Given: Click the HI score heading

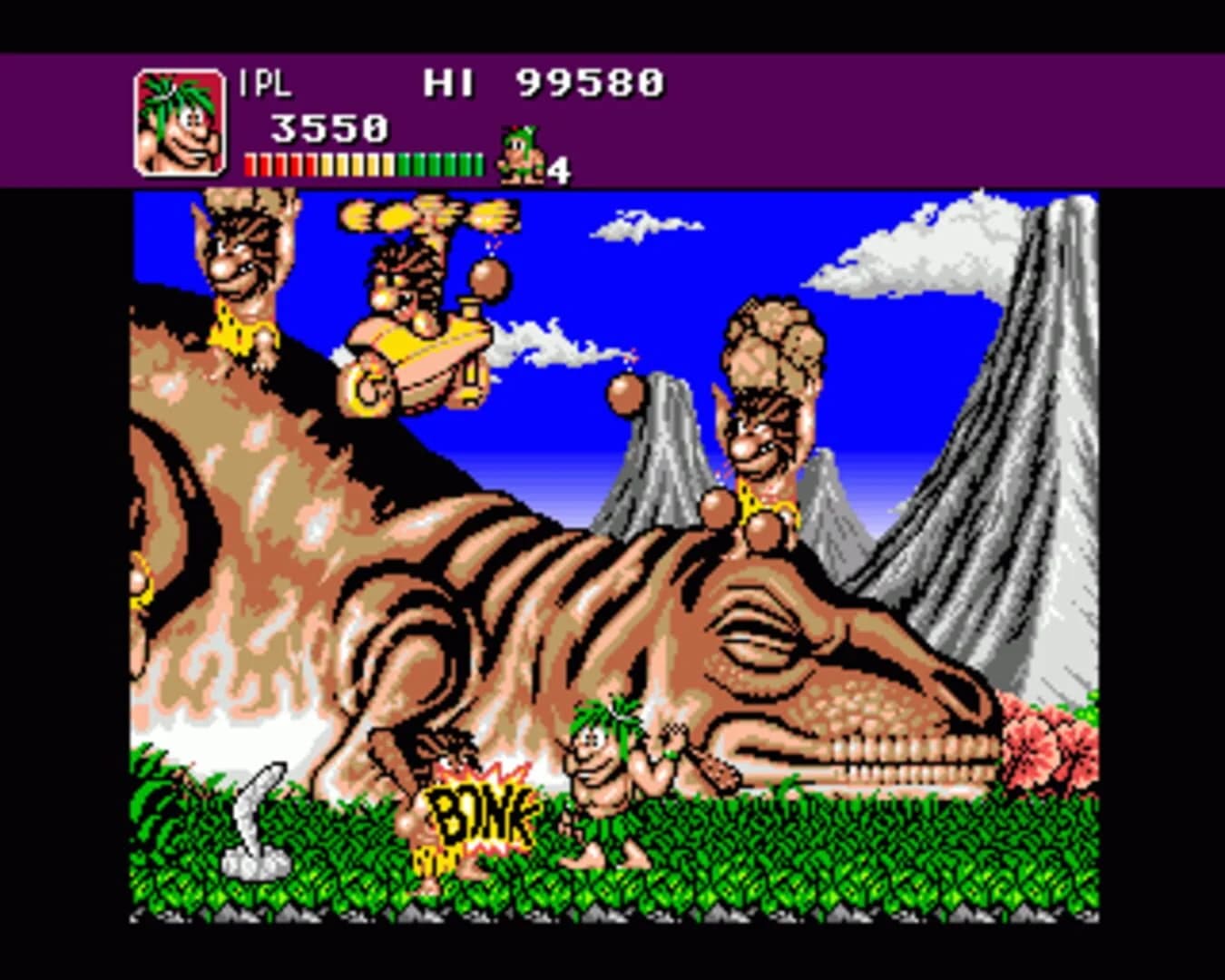Looking at the screenshot, I should click(449, 83).
